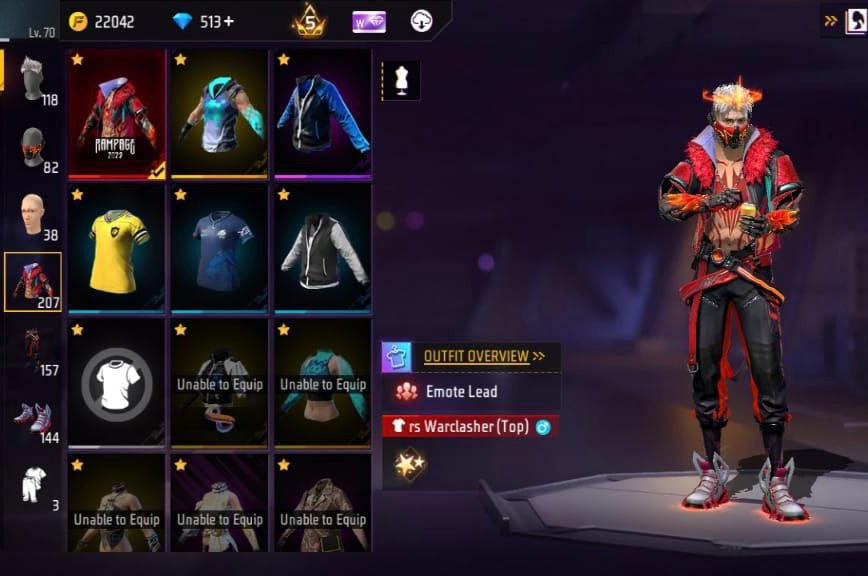The image size is (868, 576).
Task: Switch to the pants category tab
Action: tap(33, 349)
